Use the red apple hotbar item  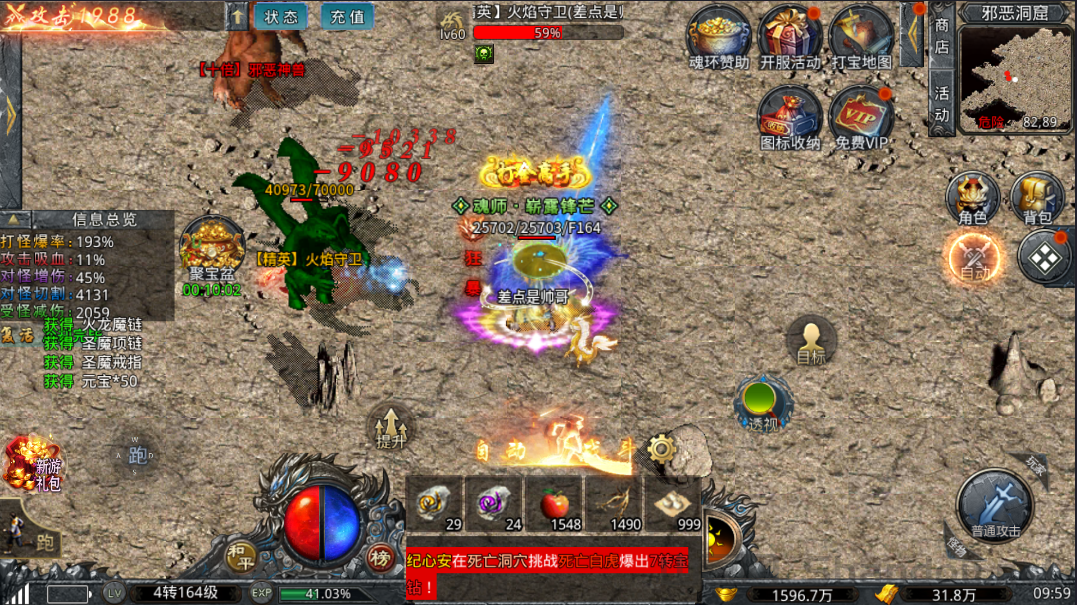pos(555,503)
